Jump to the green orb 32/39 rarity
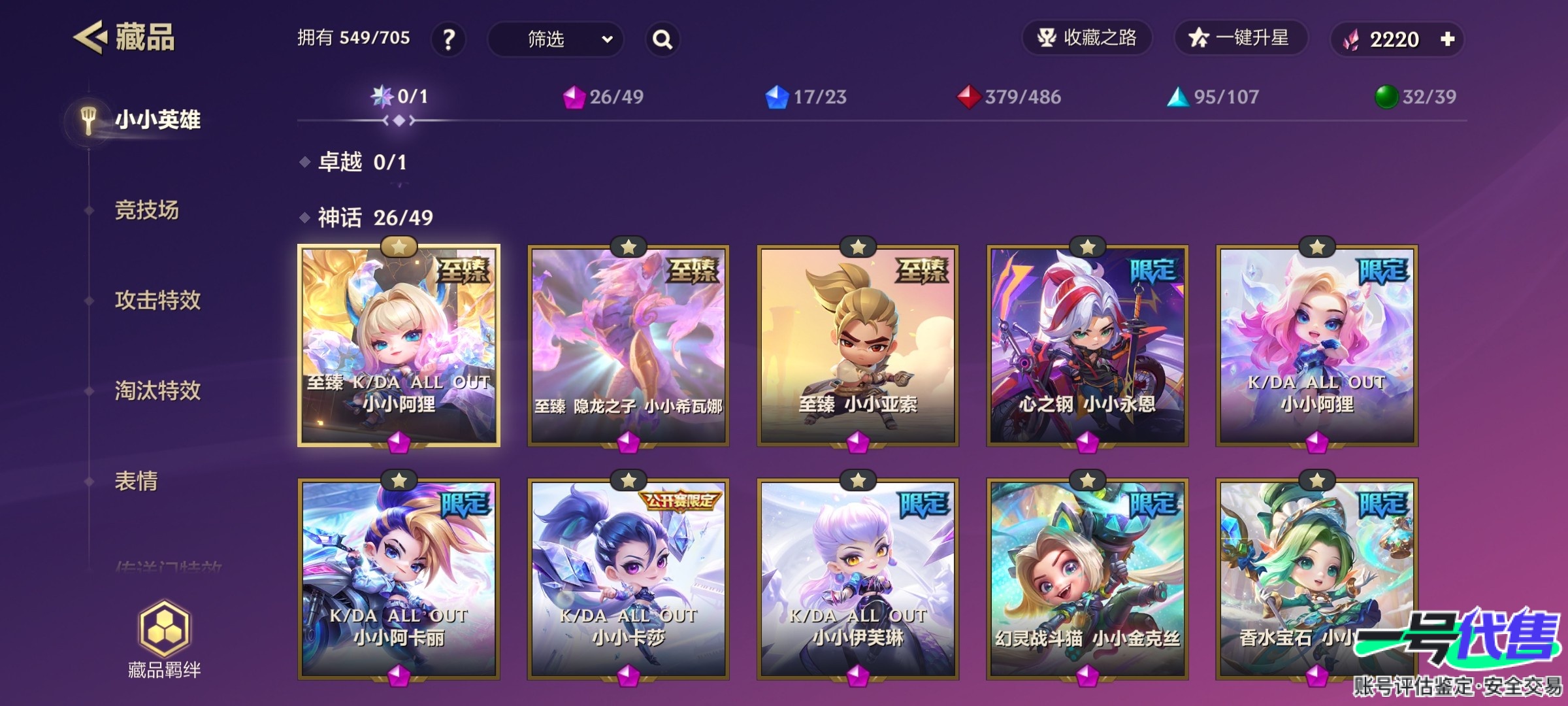1568x706 pixels. coord(1416,97)
